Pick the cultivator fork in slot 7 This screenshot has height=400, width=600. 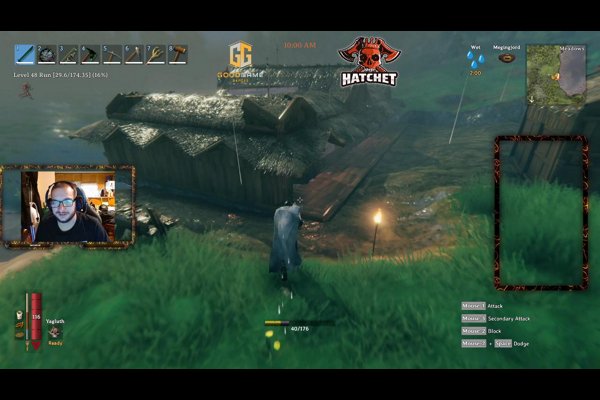coord(156,54)
